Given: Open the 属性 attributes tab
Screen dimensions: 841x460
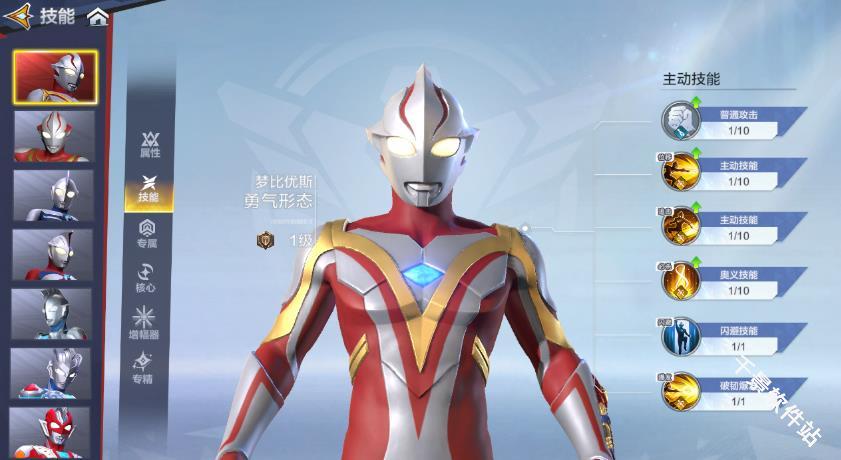Looking at the screenshot, I should click(149, 144).
